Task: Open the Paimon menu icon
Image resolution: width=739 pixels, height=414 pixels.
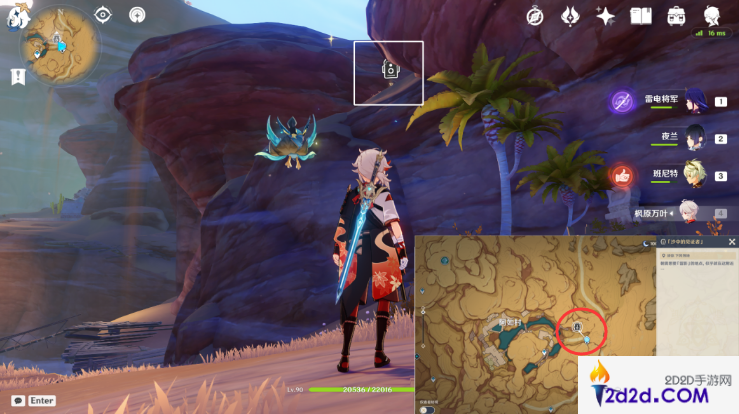Action: tap(16, 17)
